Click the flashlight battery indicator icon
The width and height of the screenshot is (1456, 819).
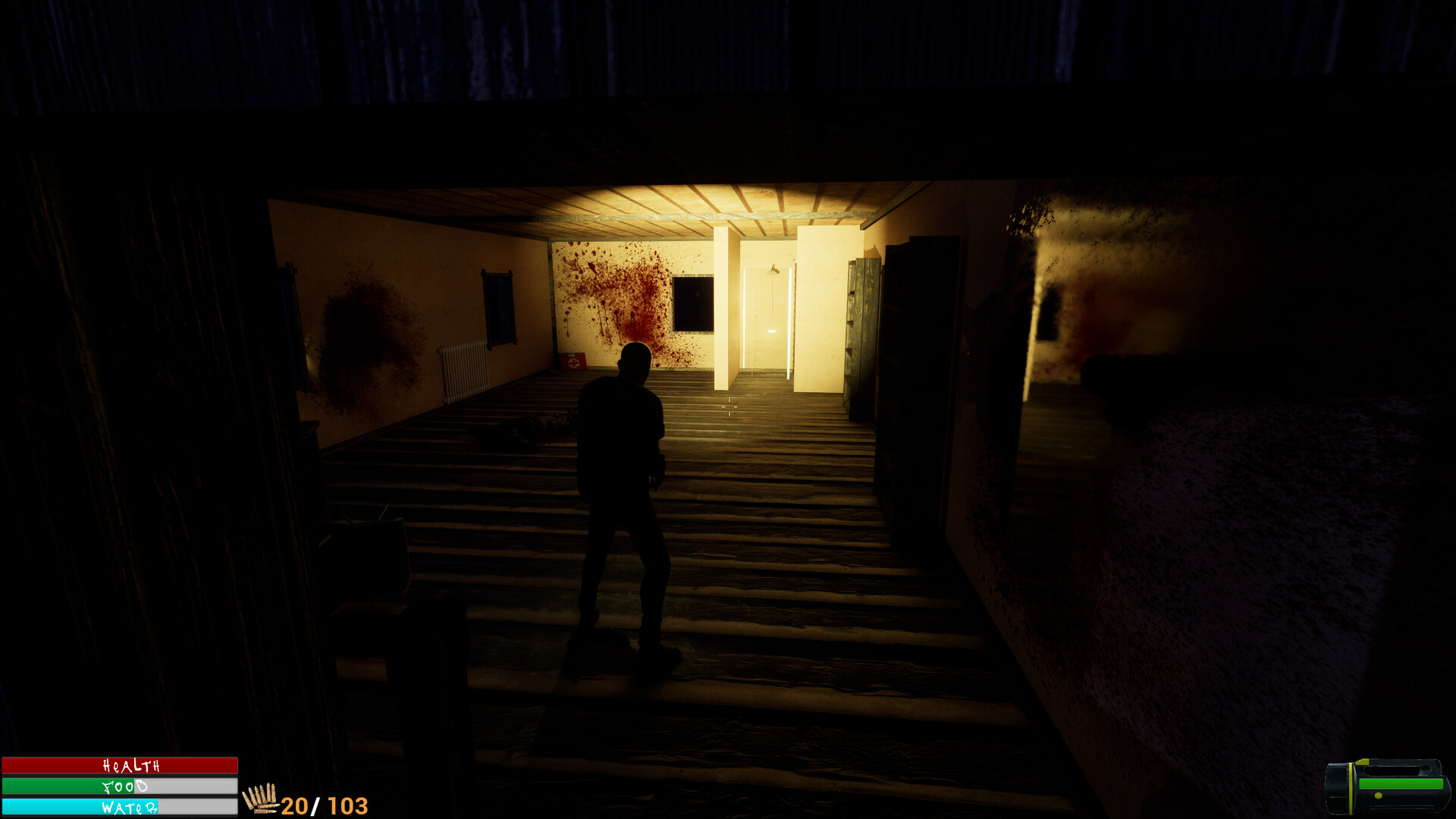pos(1399,783)
